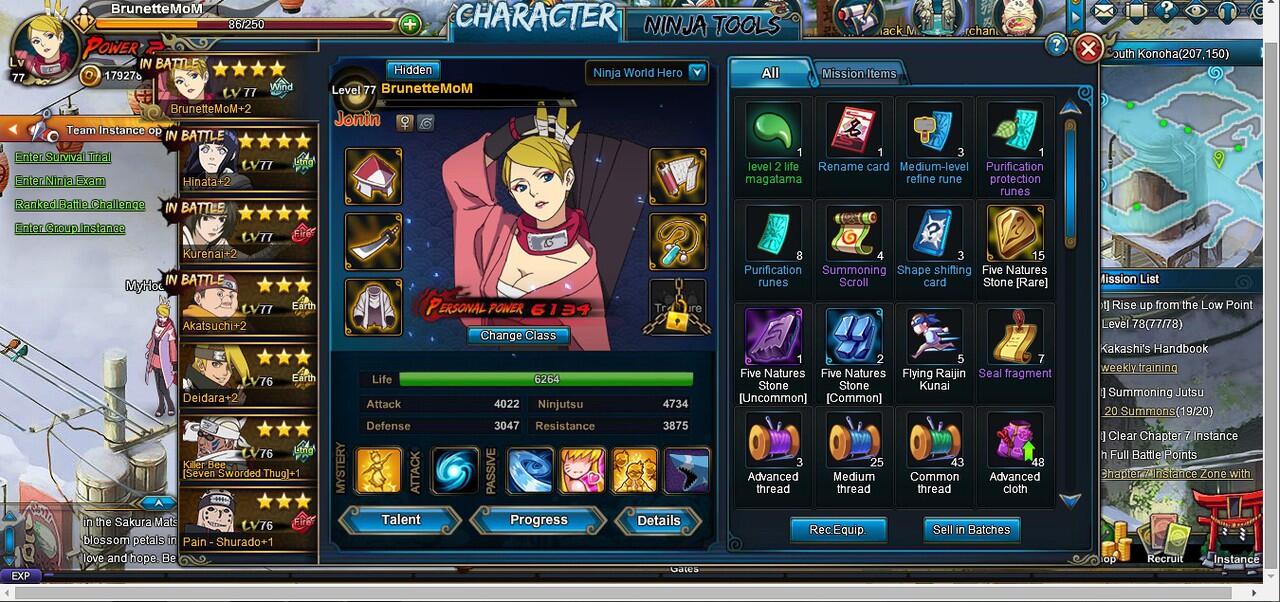Click the Enter Ninja Exam link

(x=60, y=181)
